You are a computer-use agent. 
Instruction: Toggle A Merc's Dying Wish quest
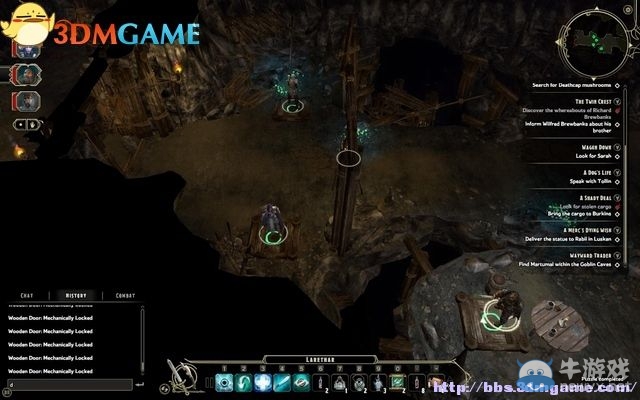[618, 229]
